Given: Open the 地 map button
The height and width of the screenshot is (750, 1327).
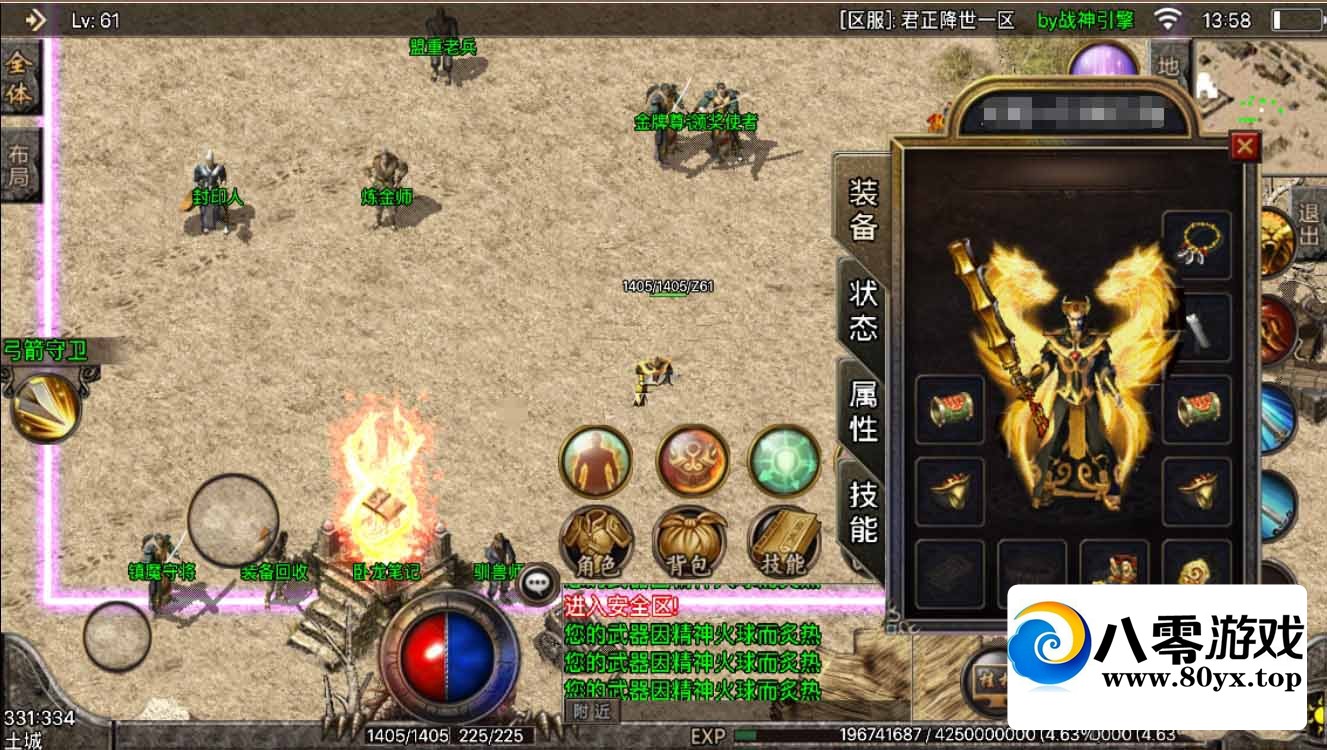Looking at the screenshot, I should click(1167, 66).
